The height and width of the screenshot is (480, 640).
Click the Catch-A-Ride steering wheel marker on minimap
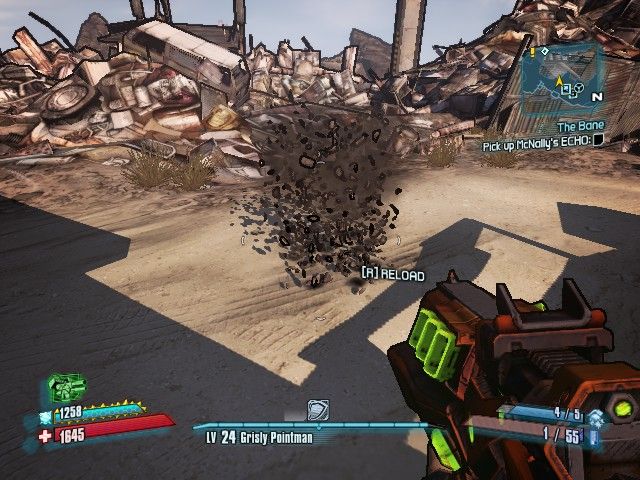tap(578, 89)
